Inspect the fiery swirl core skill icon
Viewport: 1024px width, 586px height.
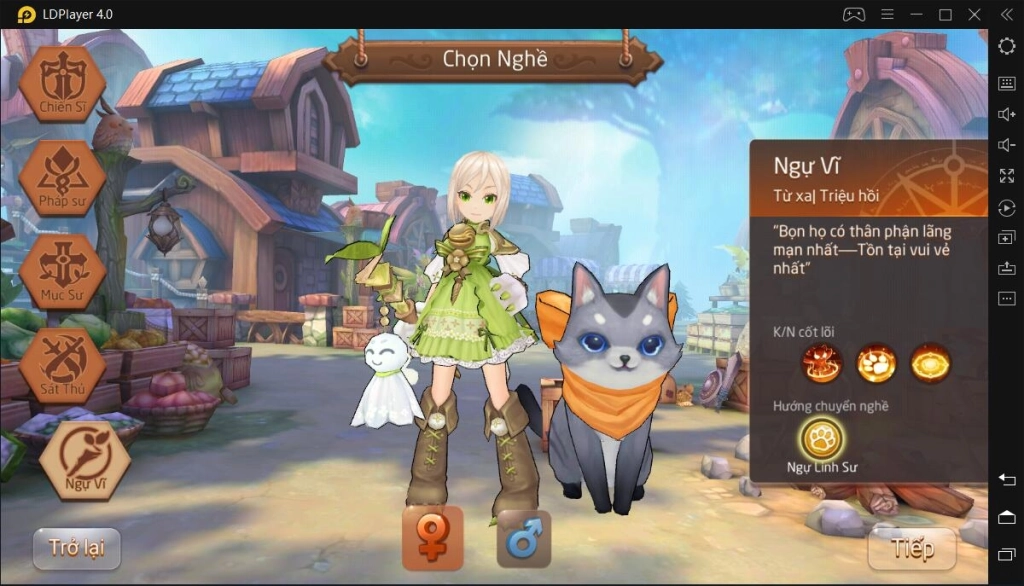click(x=822, y=364)
